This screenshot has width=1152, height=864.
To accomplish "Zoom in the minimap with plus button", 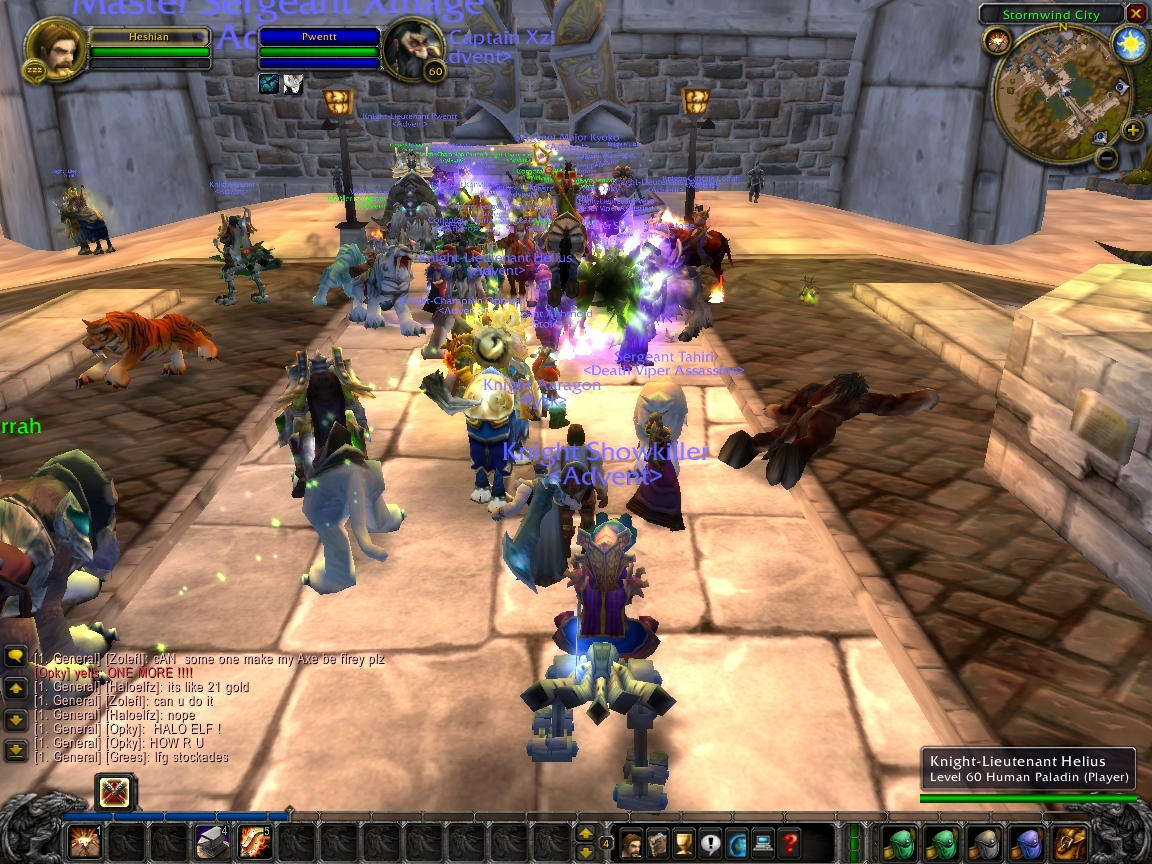I will pyautogui.click(x=1132, y=131).
